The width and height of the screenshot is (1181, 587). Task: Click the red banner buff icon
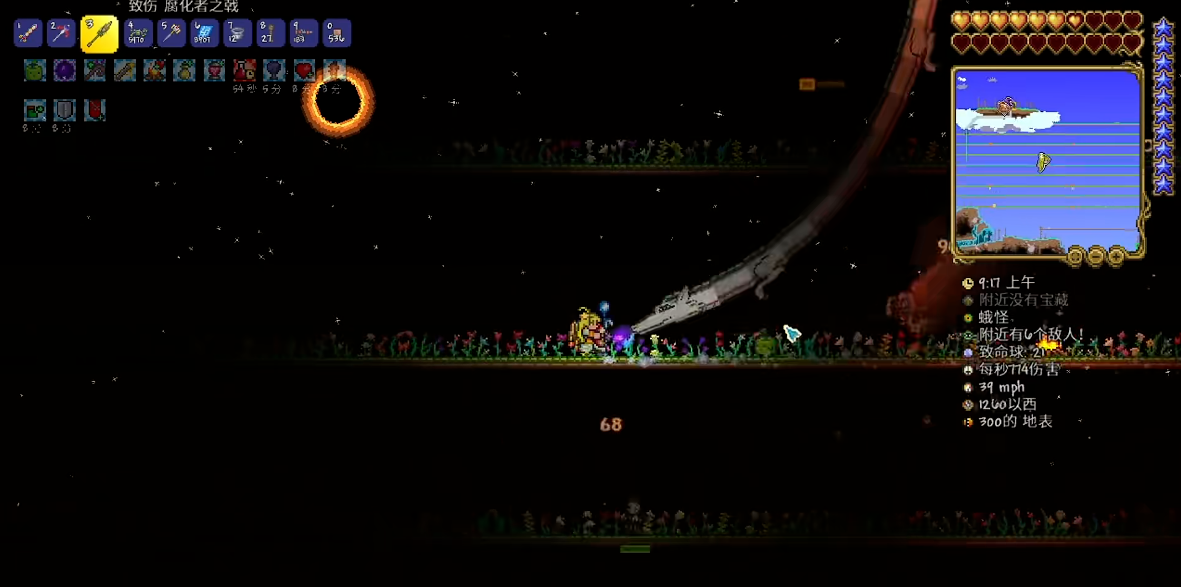pyautogui.click(x=94, y=109)
